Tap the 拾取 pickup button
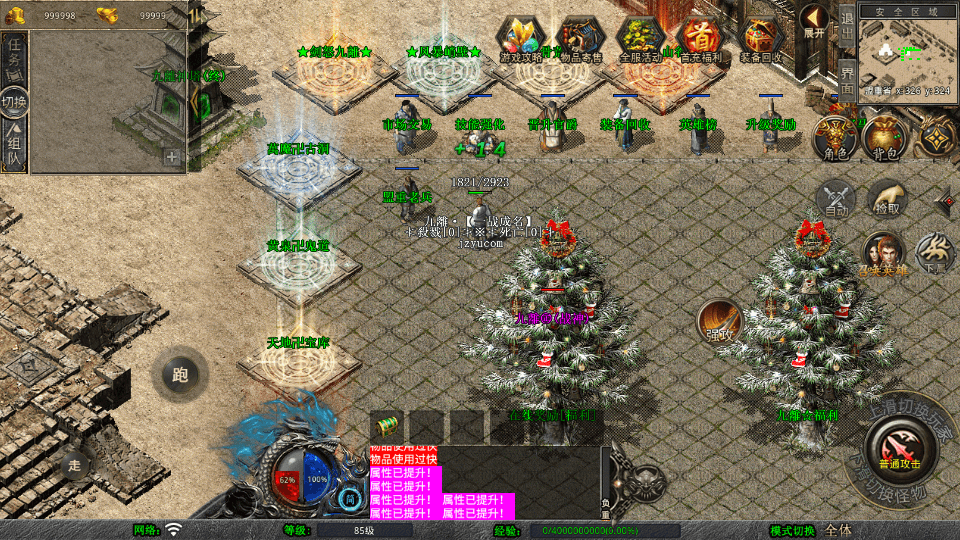Screen dimensions: 960x540 [886, 198]
